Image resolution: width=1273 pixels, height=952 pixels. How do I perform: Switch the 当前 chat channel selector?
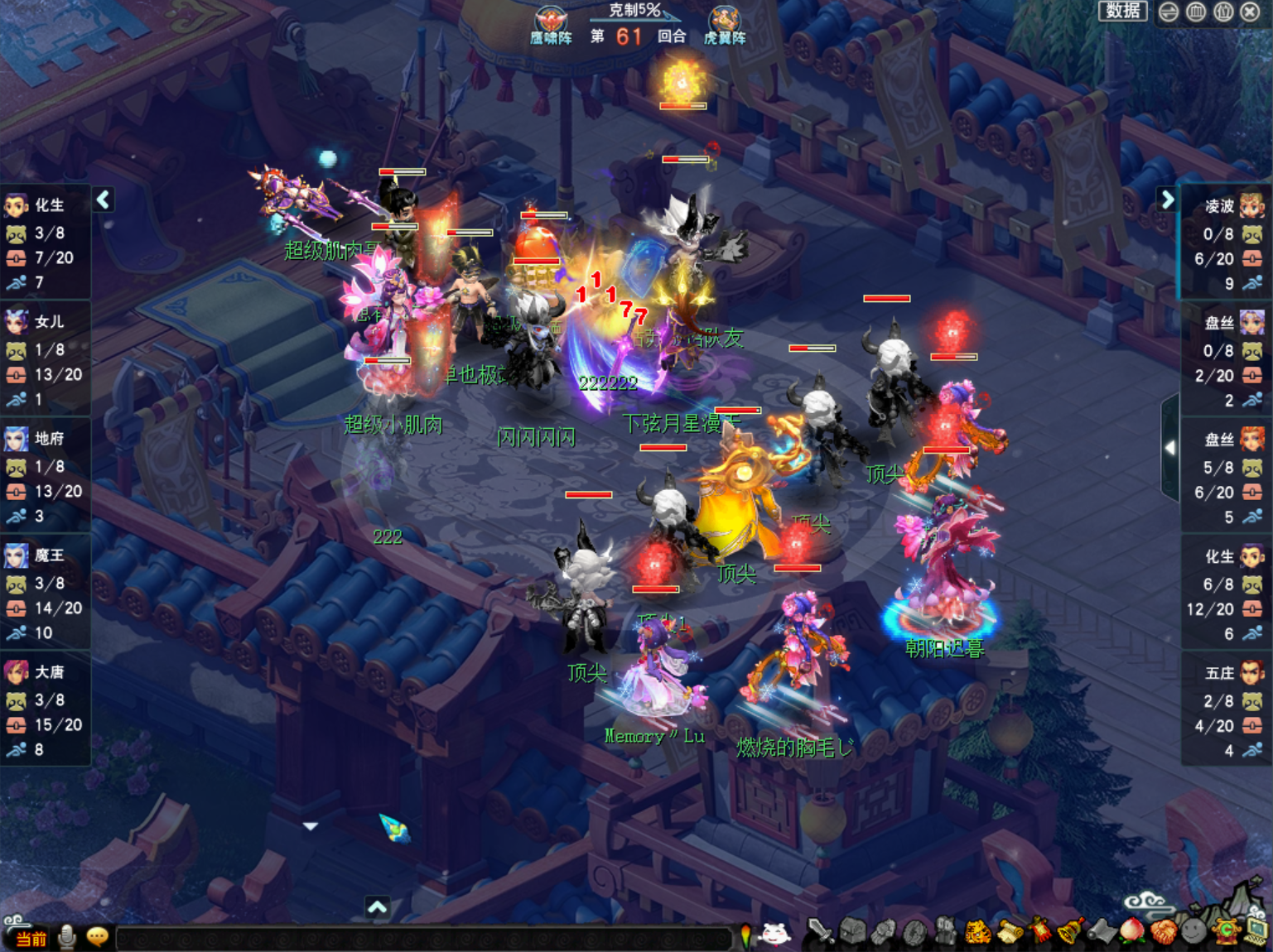pyautogui.click(x=31, y=939)
